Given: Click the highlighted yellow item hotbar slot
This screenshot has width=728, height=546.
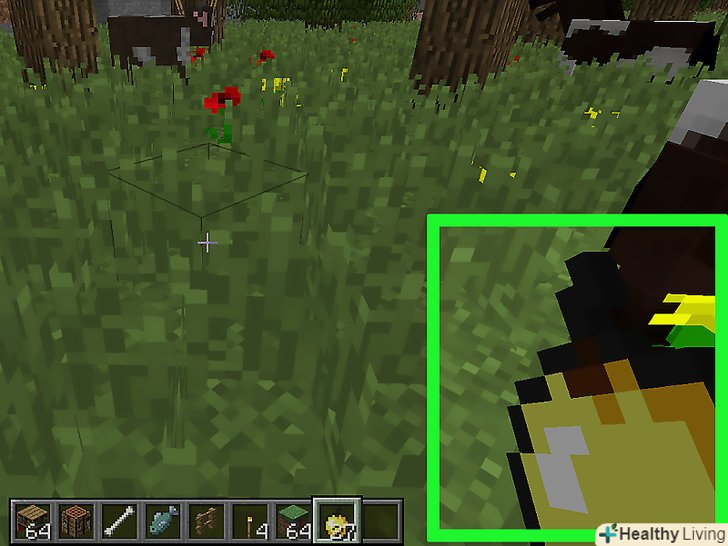Looking at the screenshot, I should [x=337, y=519].
